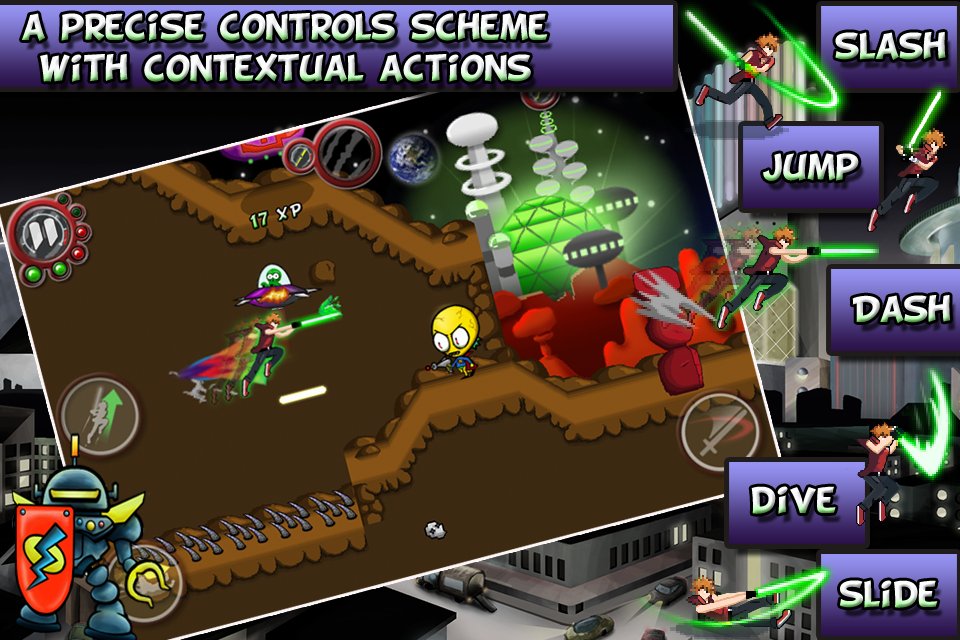This screenshot has height=640, width=960.
Task: Select the JUMP action label
Action: (809, 166)
